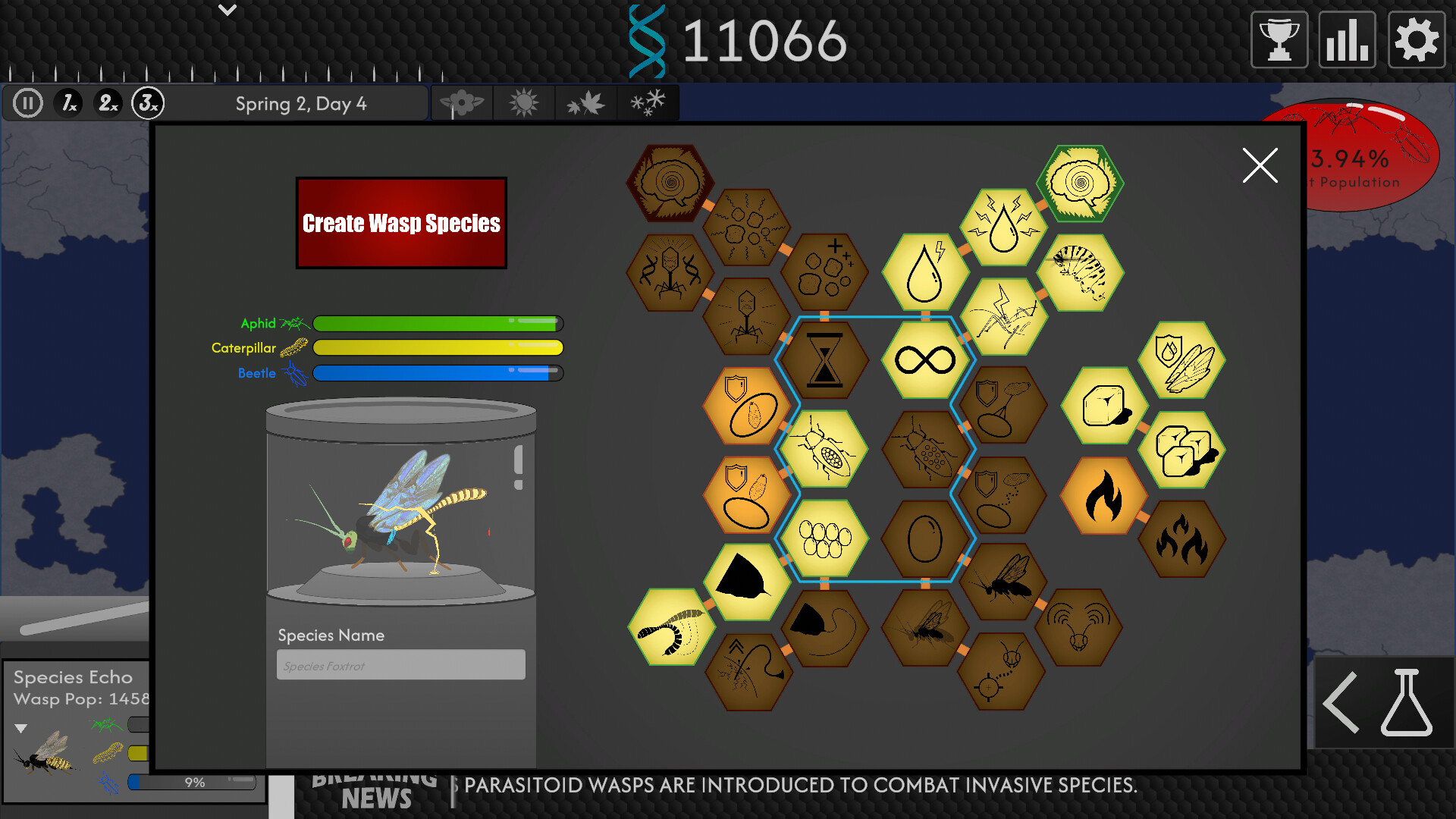Switch to the summer sun season
Viewport: 1456px width, 819px height.
pos(524,102)
